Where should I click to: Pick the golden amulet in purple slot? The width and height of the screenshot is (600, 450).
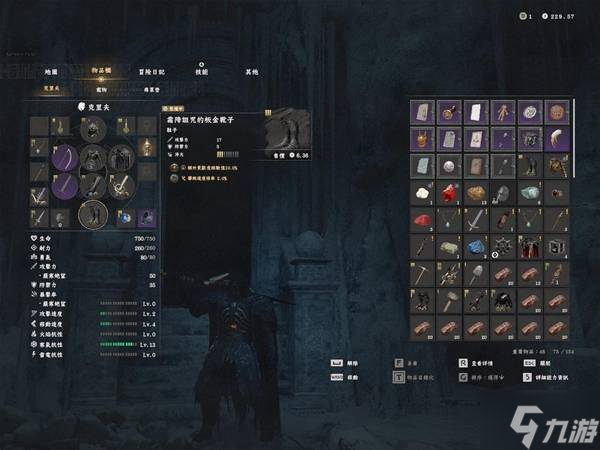point(424,139)
